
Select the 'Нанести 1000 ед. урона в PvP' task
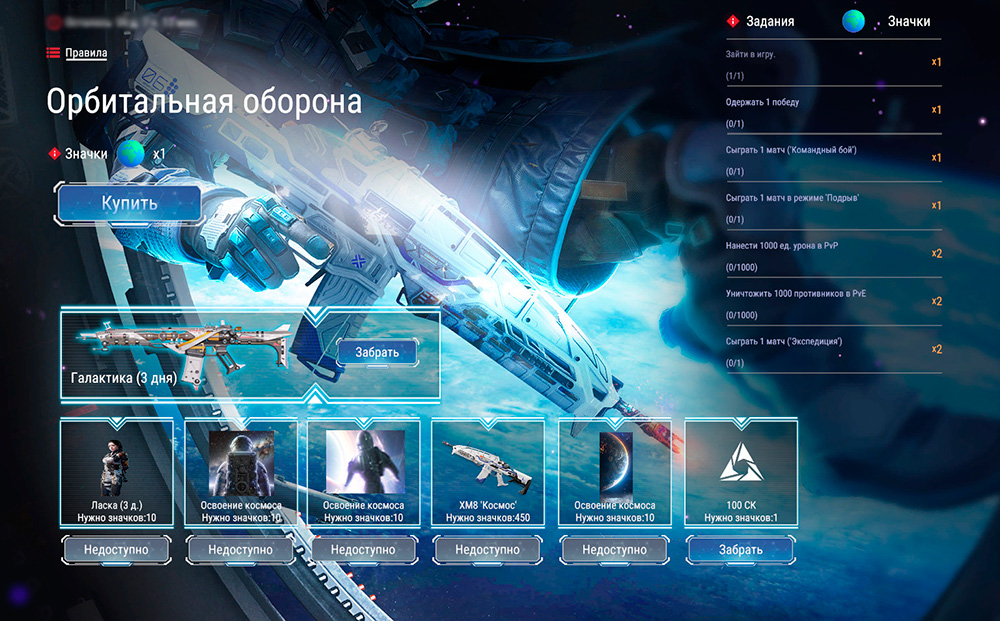(832, 255)
